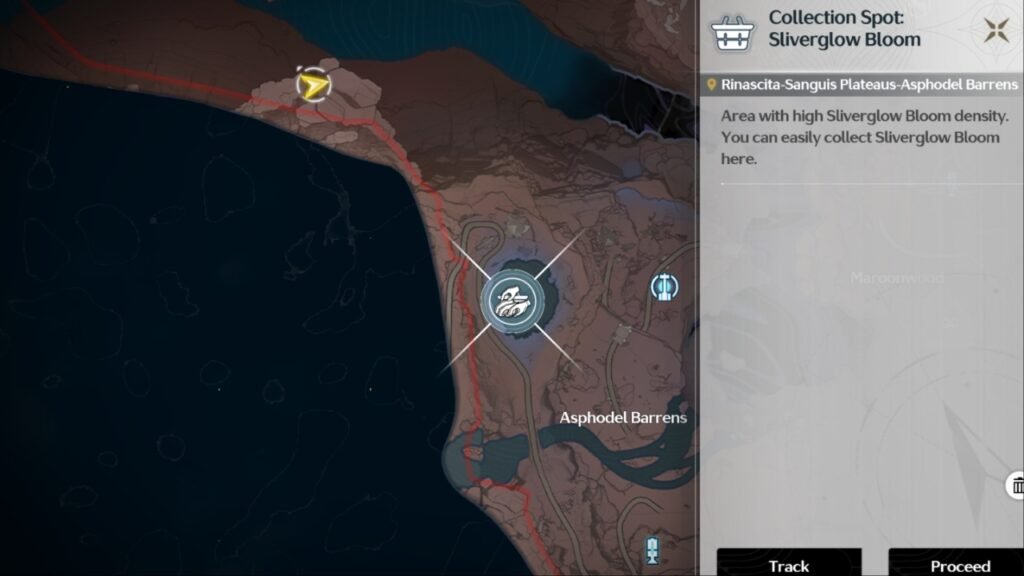Image resolution: width=1024 pixels, height=576 pixels.
Task: Select the Sliverglow Bloom map marker
Action: click(512, 300)
